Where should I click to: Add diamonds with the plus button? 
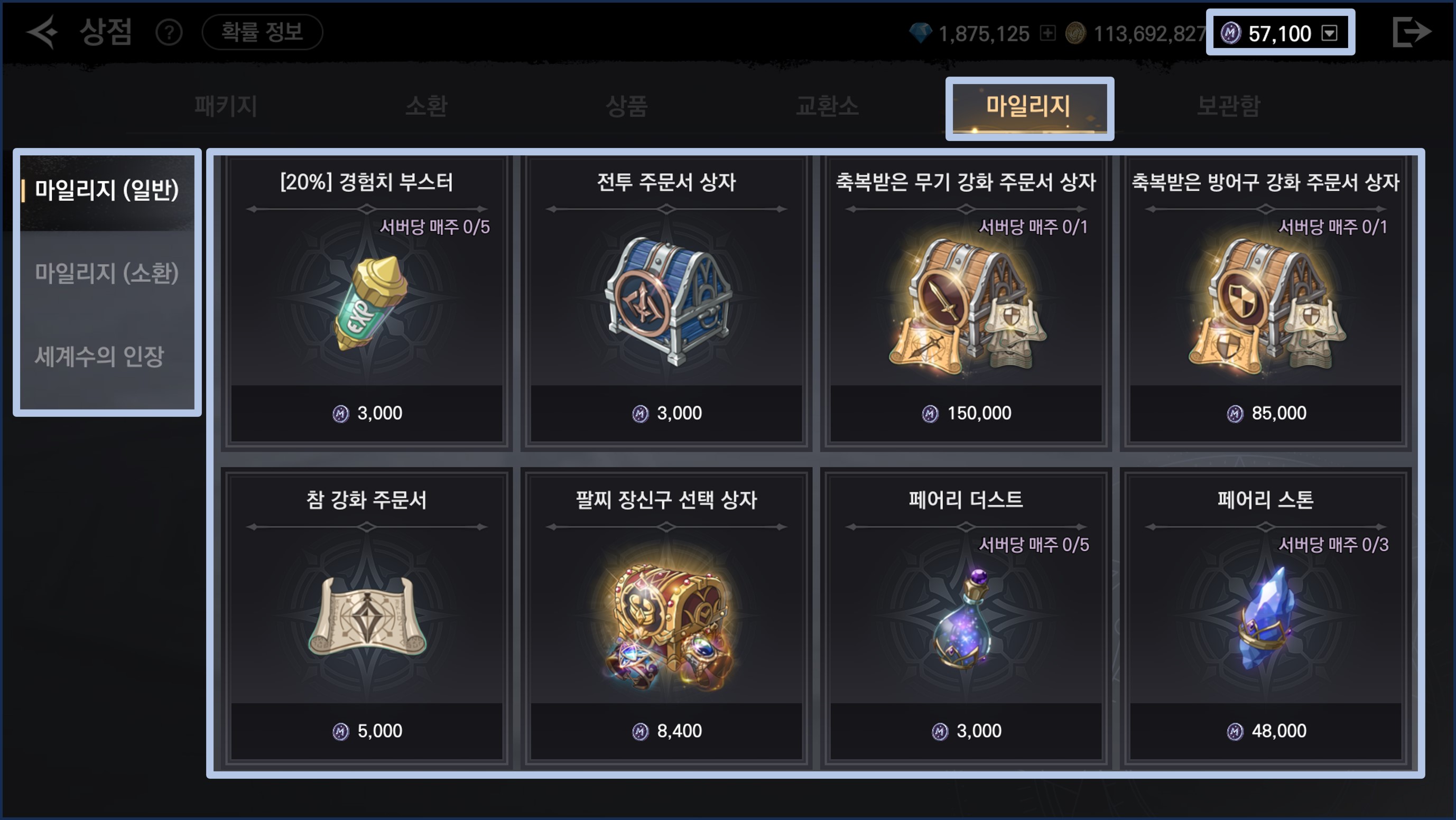coord(1047,33)
